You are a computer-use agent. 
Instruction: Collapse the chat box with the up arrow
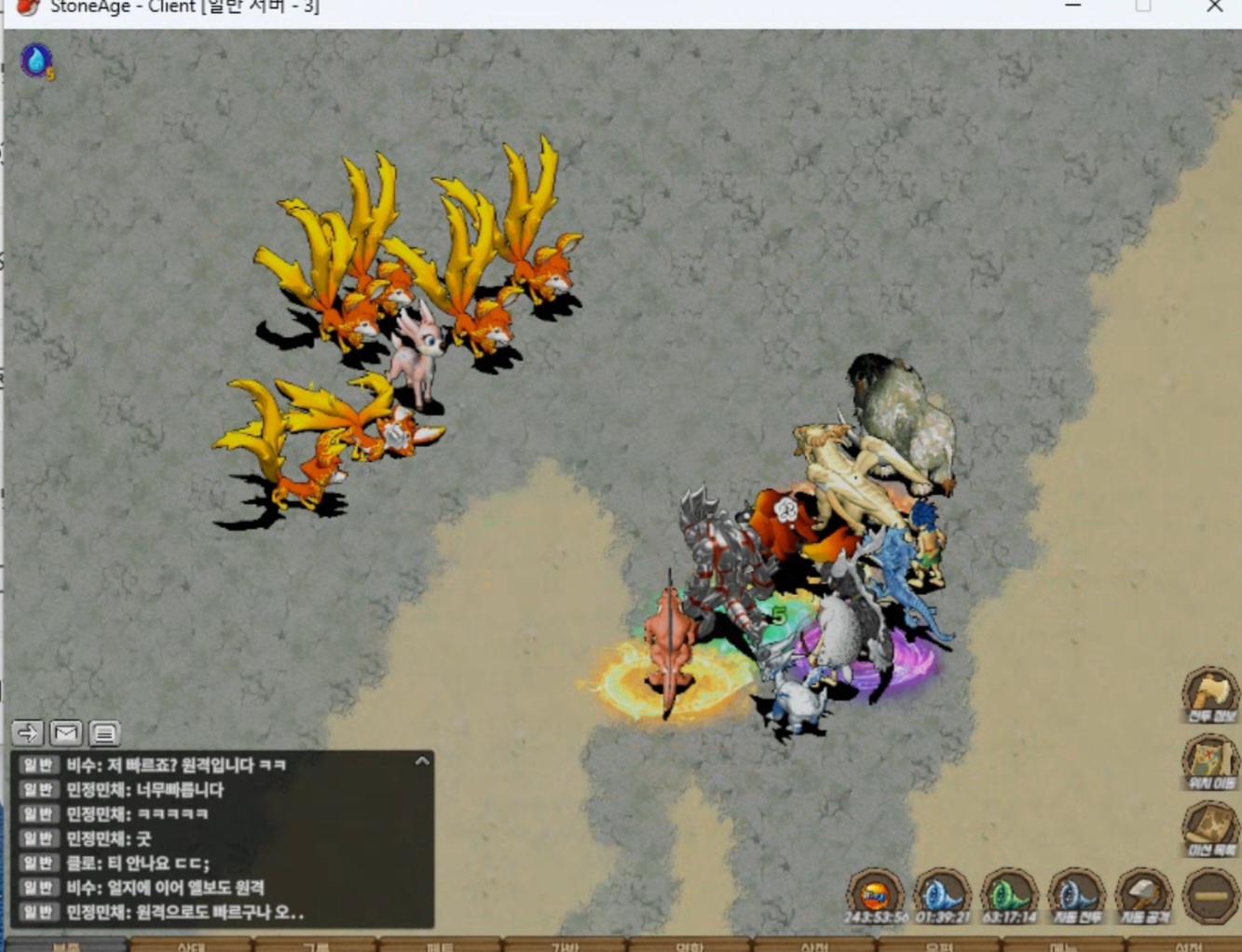click(422, 761)
